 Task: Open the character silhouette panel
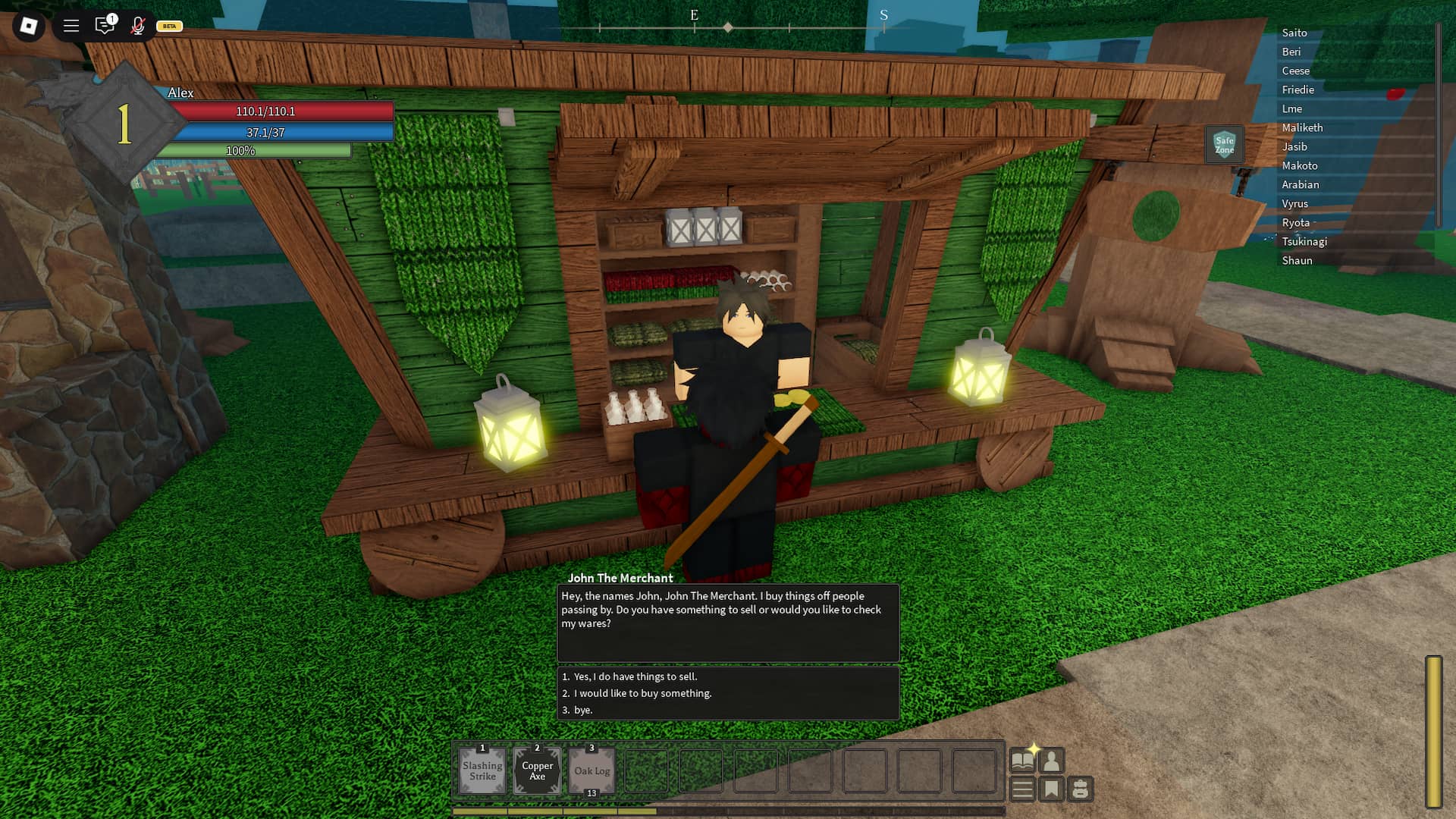pyautogui.click(x=1052, y=760)
